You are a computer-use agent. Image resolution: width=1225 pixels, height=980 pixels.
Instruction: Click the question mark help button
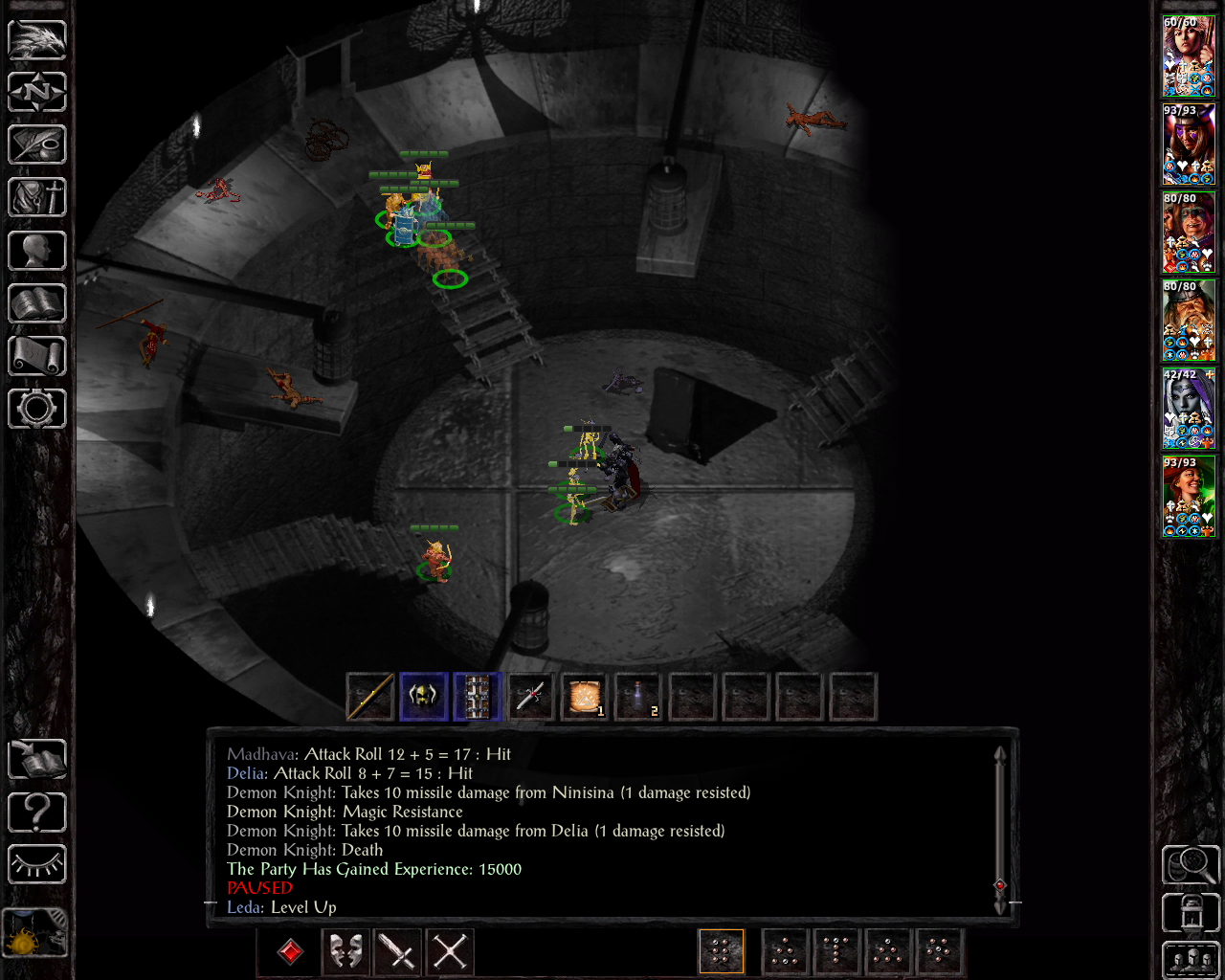[37, 813]
